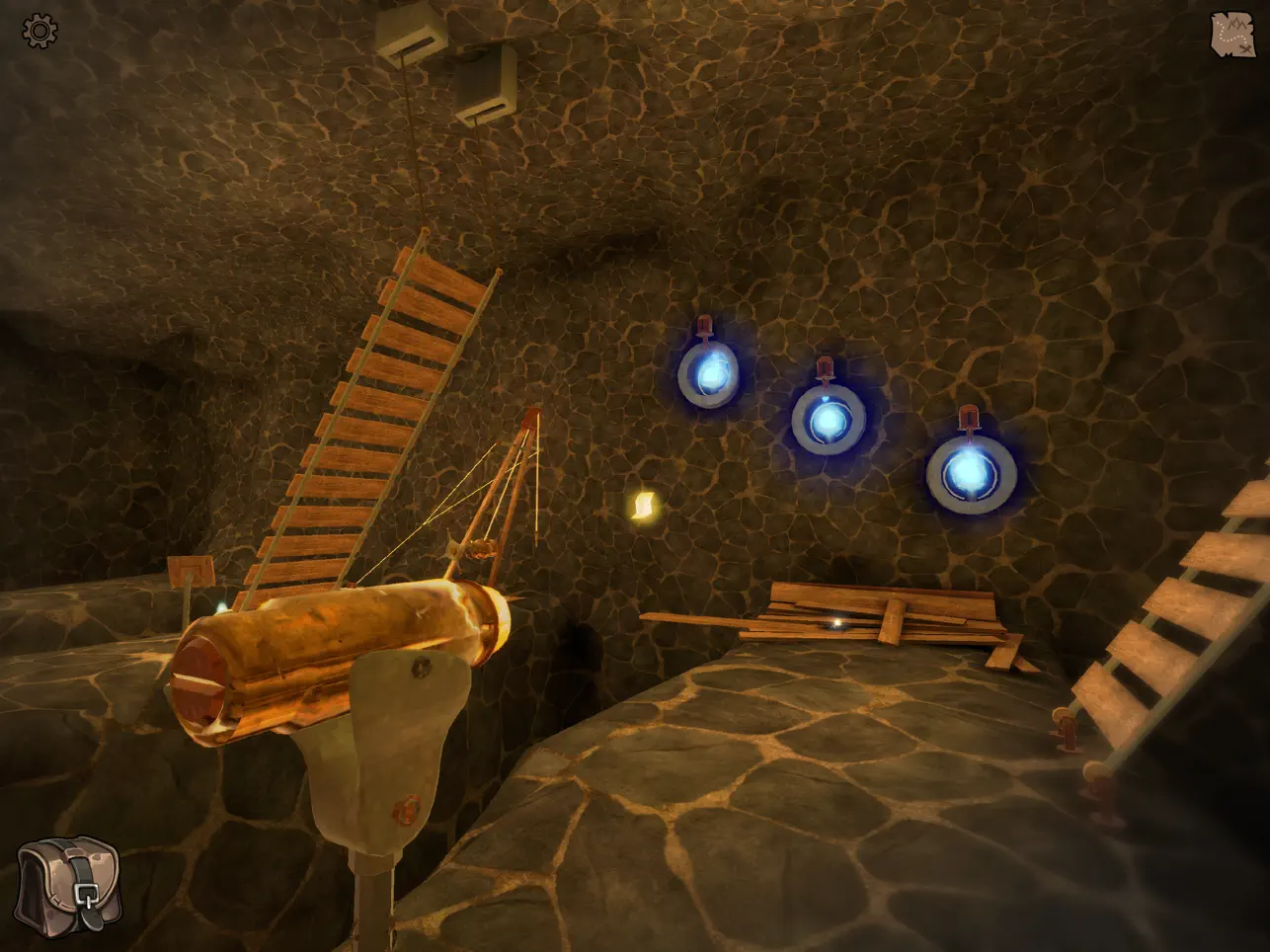This screenshot has width=1270, height=952.
Task: Open the inventory satchel
Action: coord(69,887)
